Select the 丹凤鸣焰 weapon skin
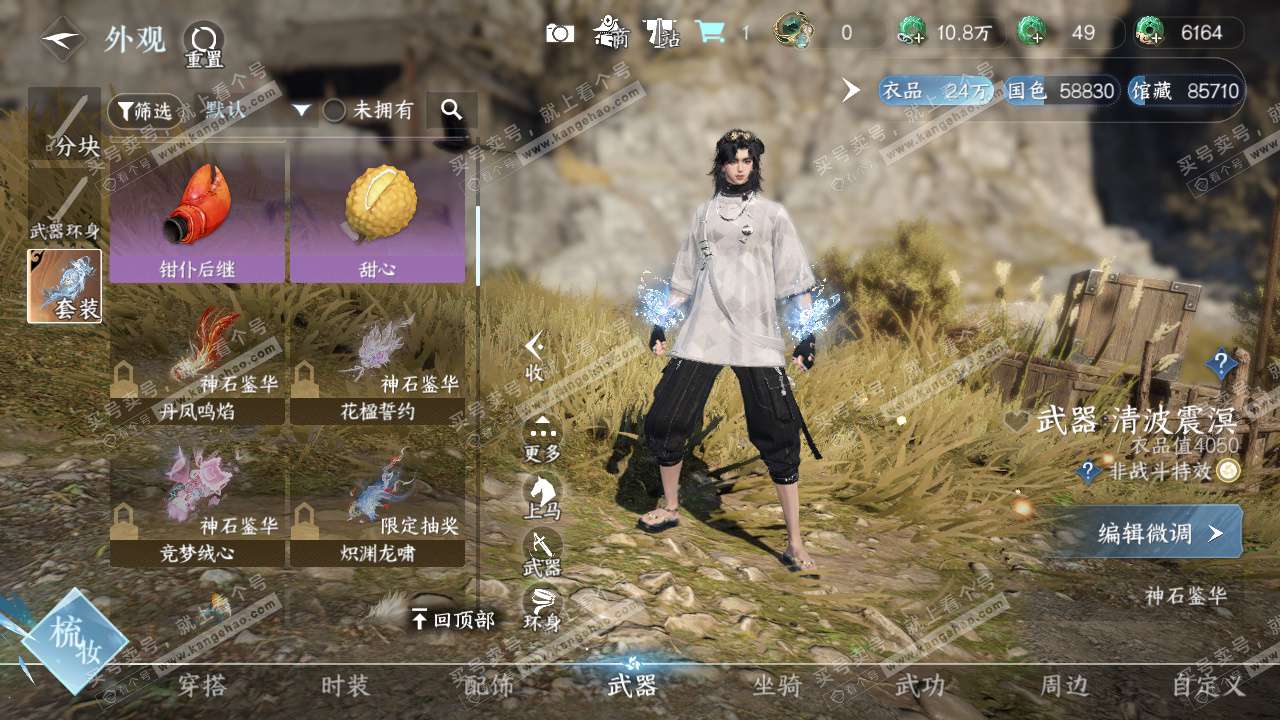The height and width of the screenshot is (720, 1280). pos(197,362)
